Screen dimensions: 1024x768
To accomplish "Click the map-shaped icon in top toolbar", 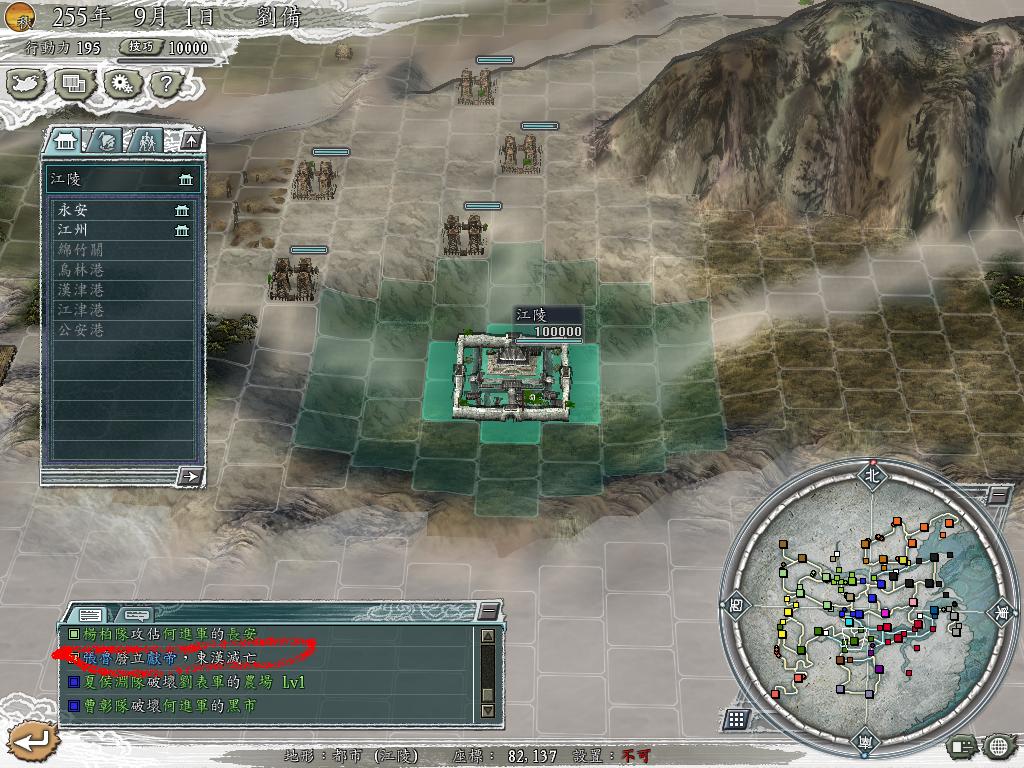I will pyautogui.click(x=27, y=84).
